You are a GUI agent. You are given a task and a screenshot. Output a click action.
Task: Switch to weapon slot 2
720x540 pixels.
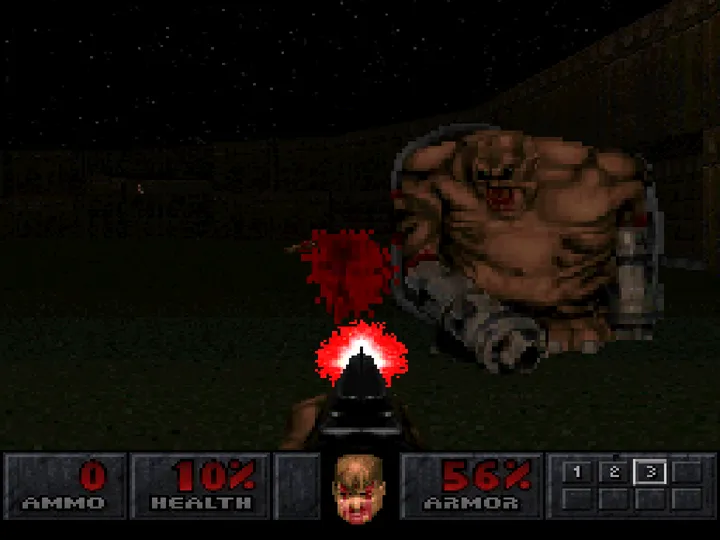click(614, 473)
